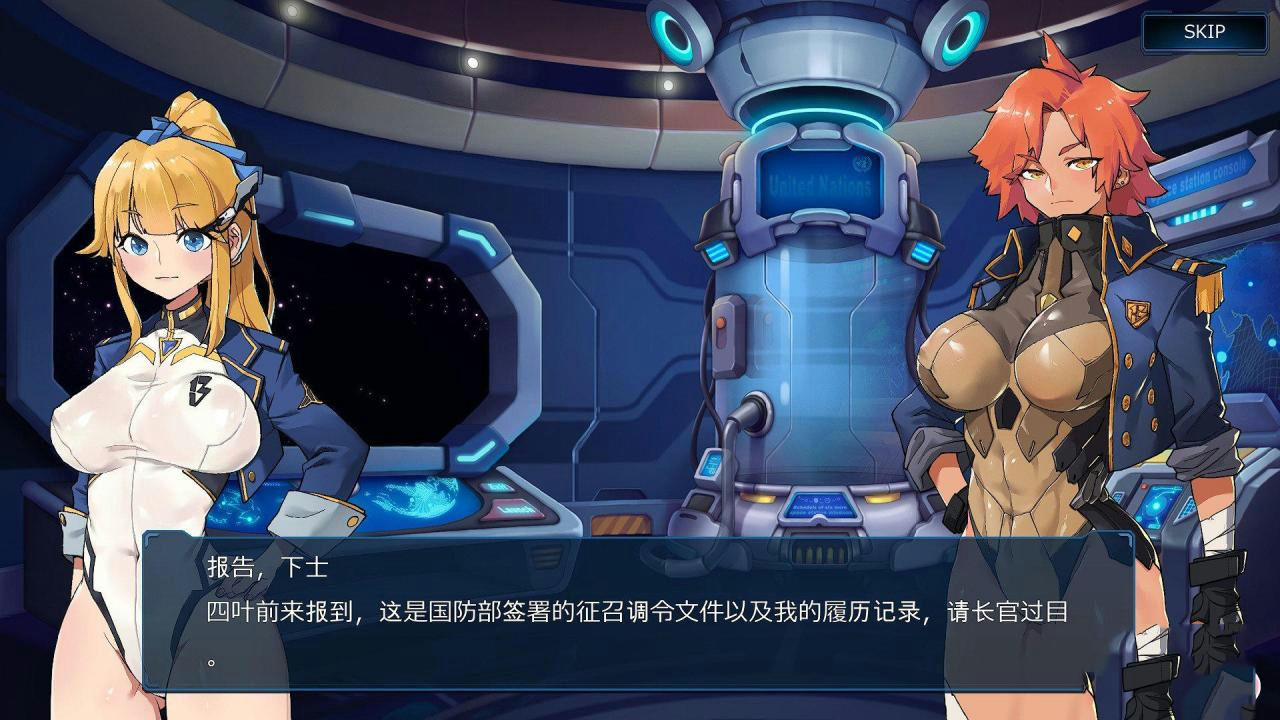Click the United Nations emblem on the pod screen
1280x720 pixels.
[x=861, y=163]
